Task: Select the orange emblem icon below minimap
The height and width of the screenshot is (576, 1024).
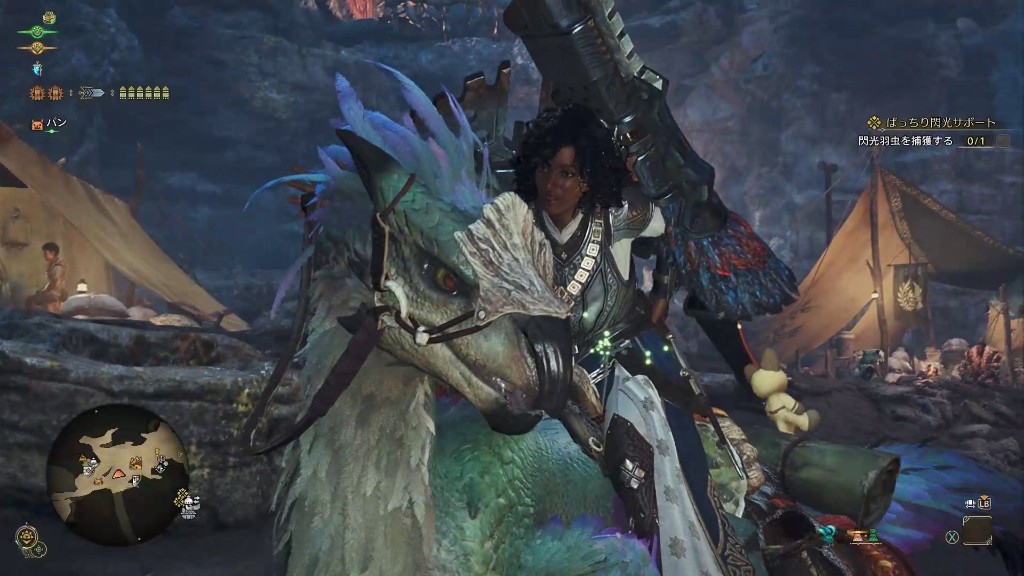Action: click(x=28, y=537)
